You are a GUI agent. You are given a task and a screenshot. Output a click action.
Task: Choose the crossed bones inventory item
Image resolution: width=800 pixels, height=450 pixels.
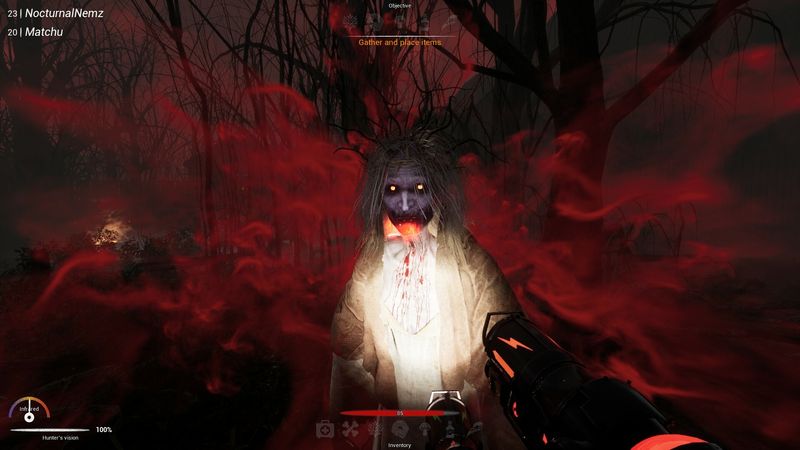(349, 429)
